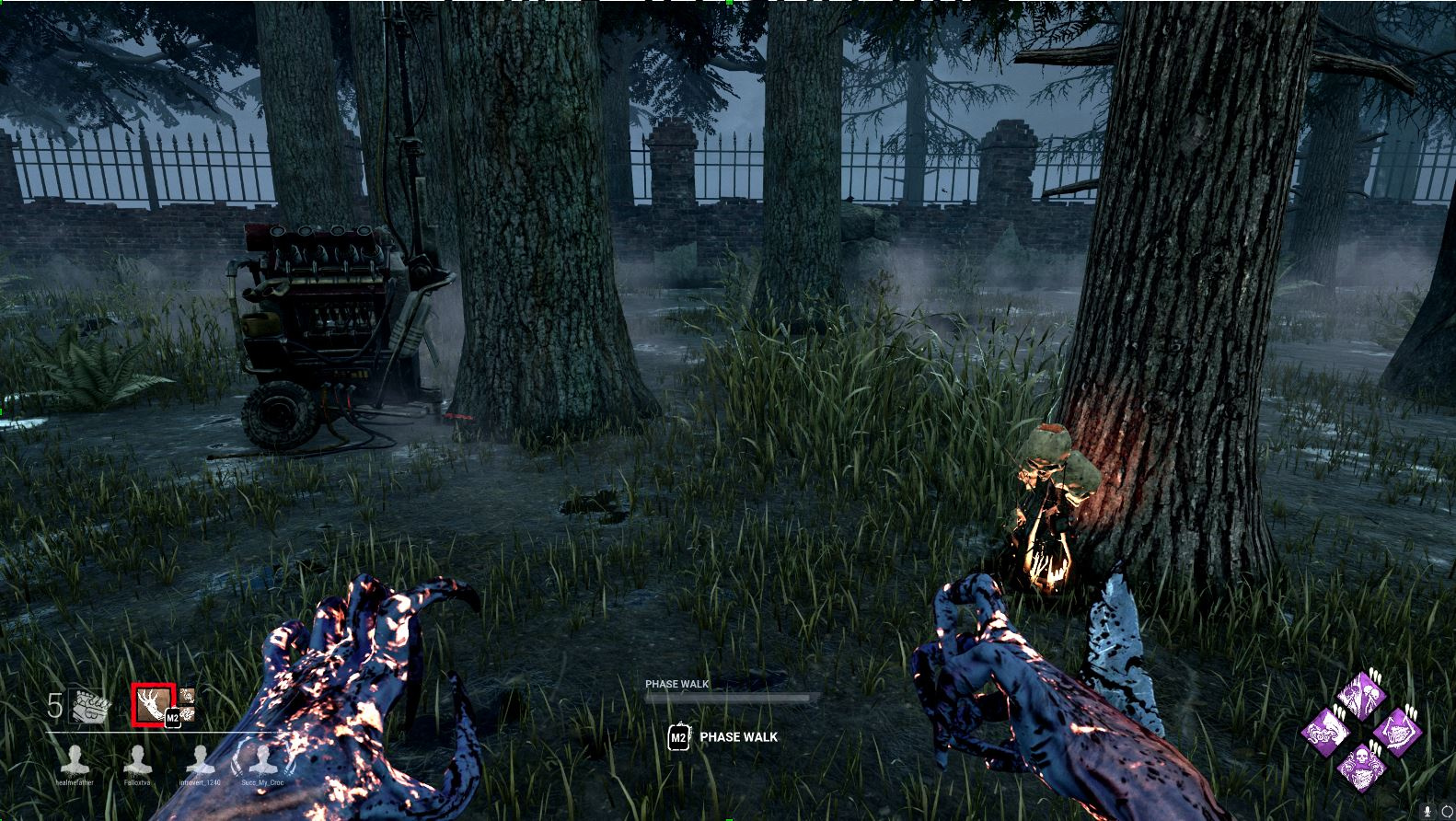The image size is (1456, 821).
Task: Select the leftmost purple perk diamond
Action: [x=1327, y=732]
